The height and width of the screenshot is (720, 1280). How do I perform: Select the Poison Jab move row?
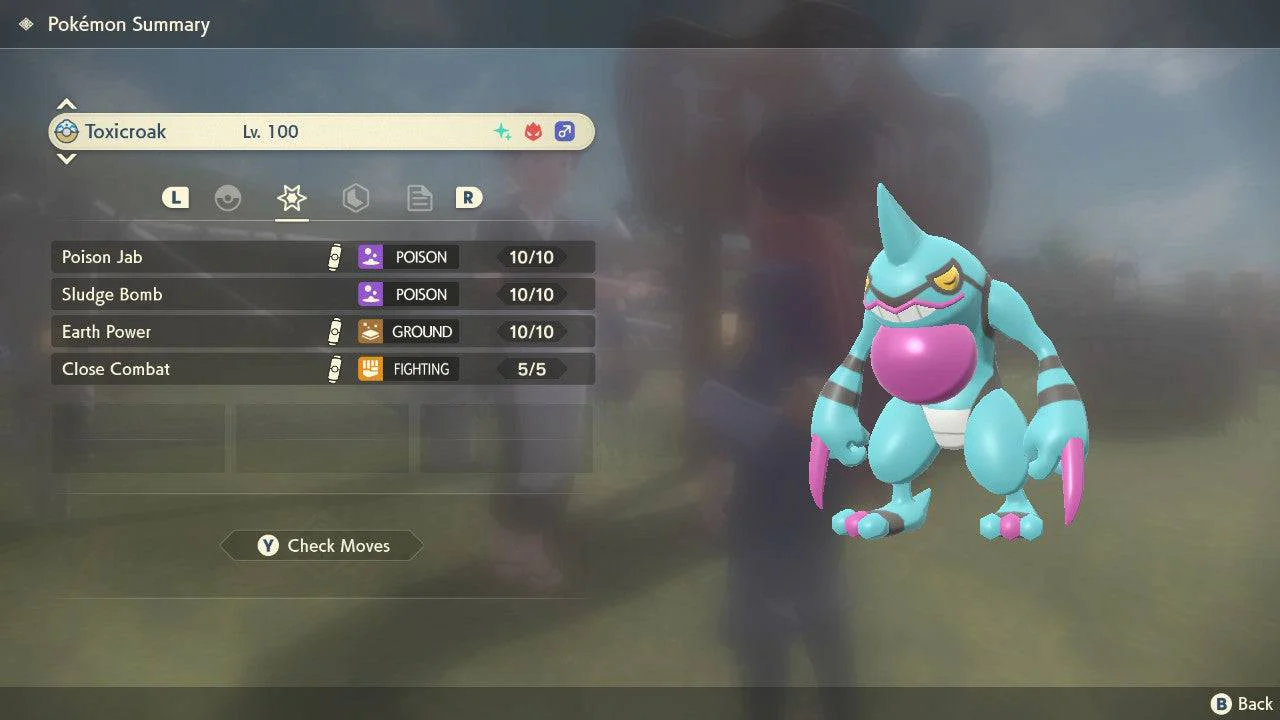322,257
